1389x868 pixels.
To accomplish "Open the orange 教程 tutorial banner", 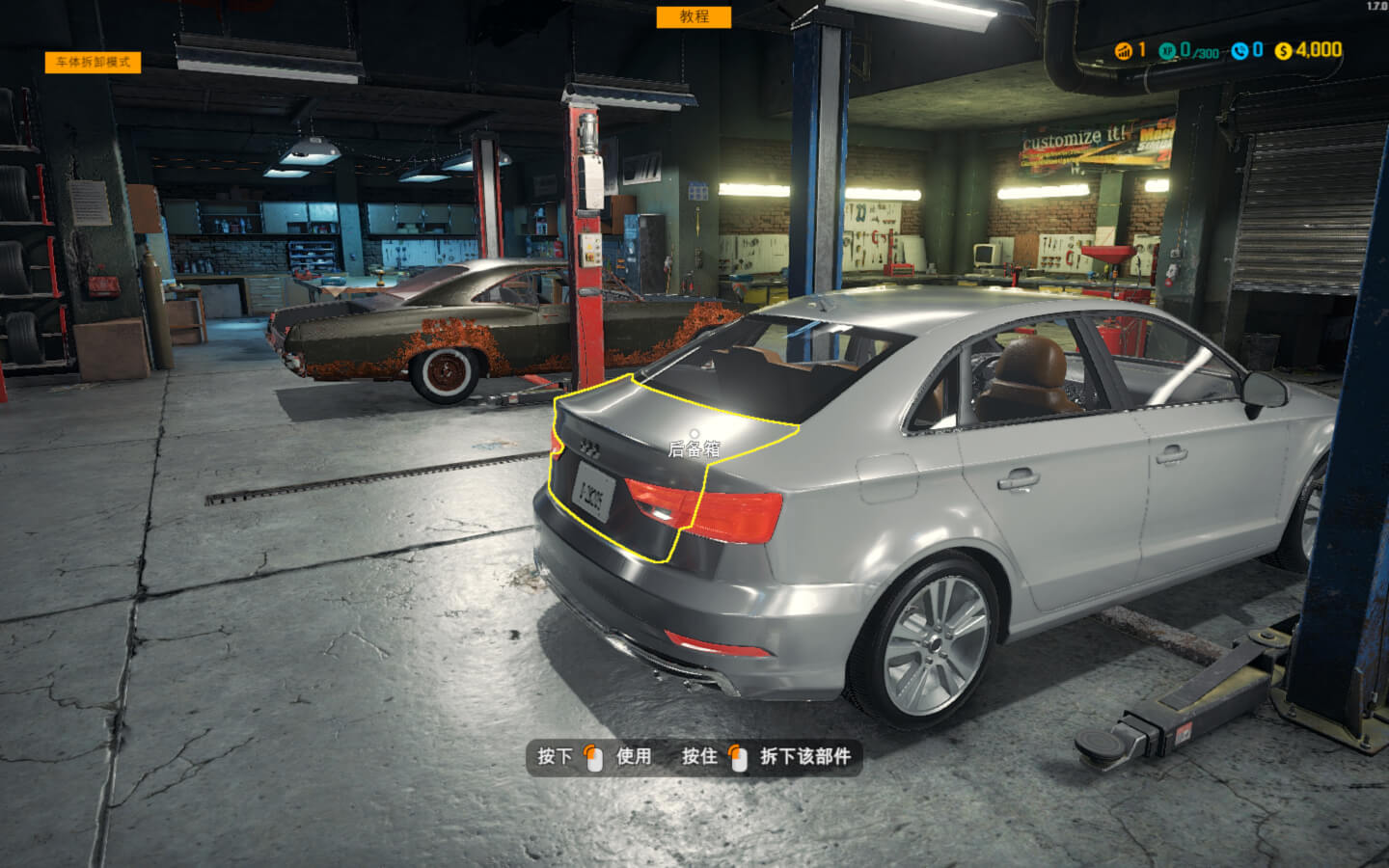I will point(694,16).
